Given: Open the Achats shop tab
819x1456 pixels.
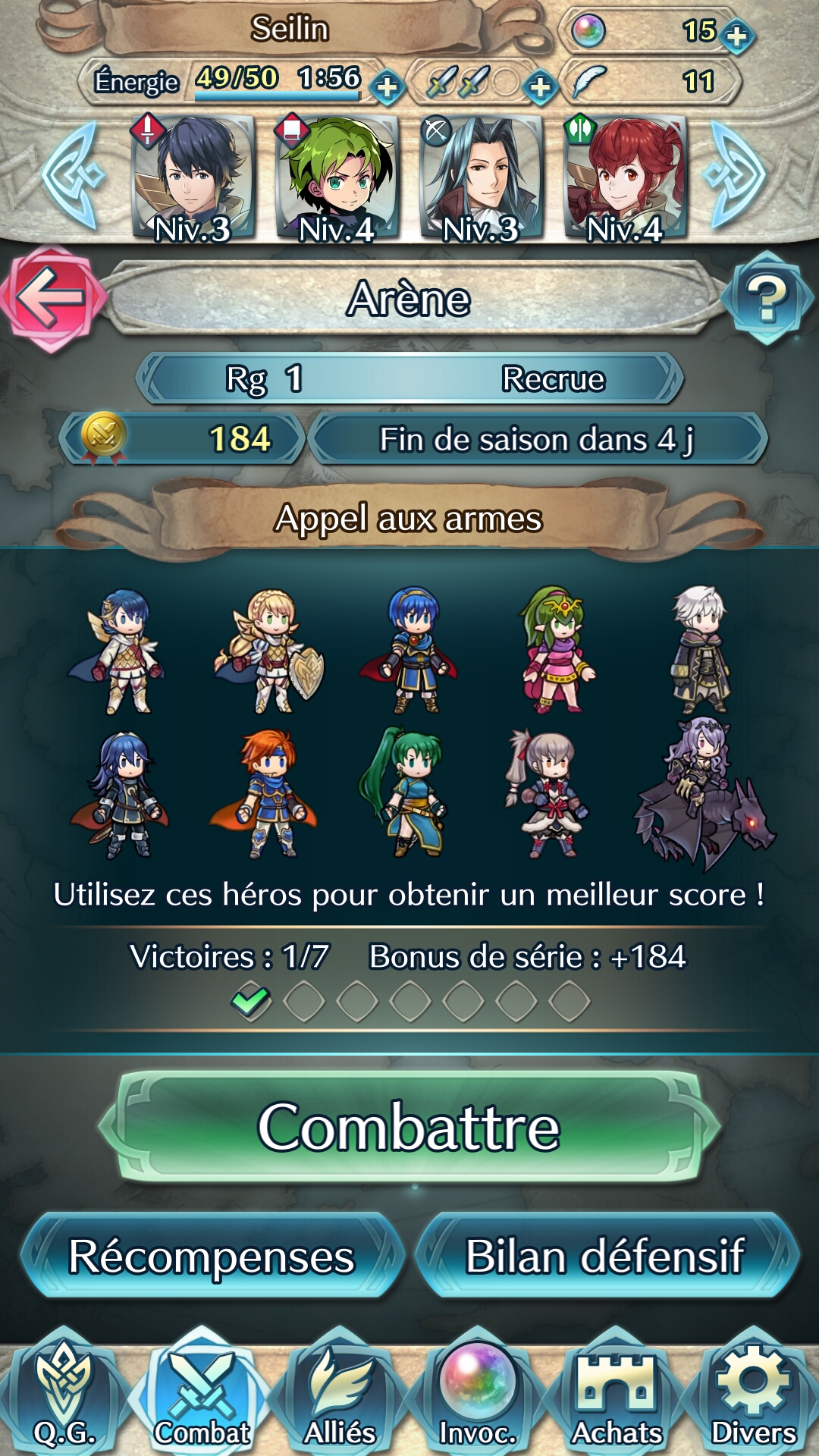Looking at the screenshot, I should (616, 1399).
